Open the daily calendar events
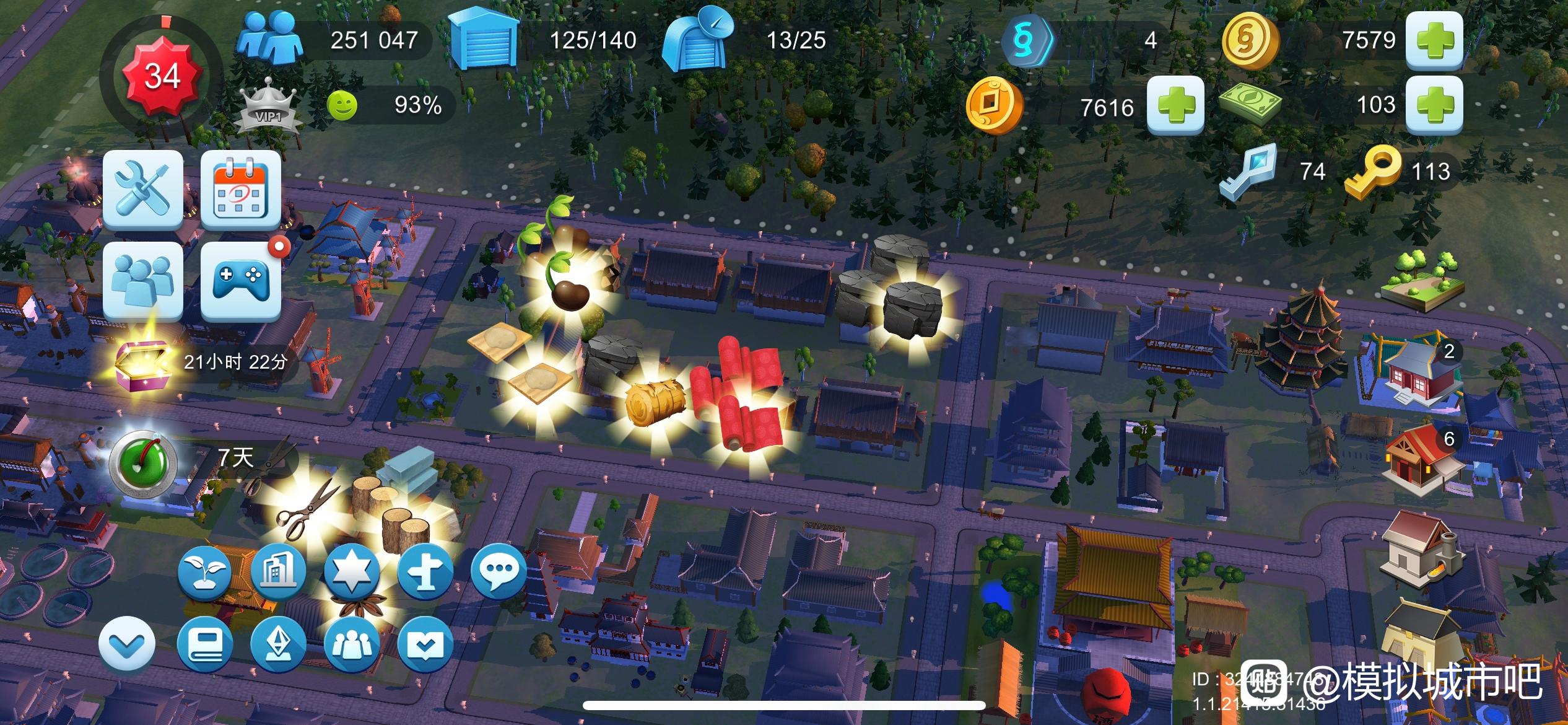 [240, 189]
